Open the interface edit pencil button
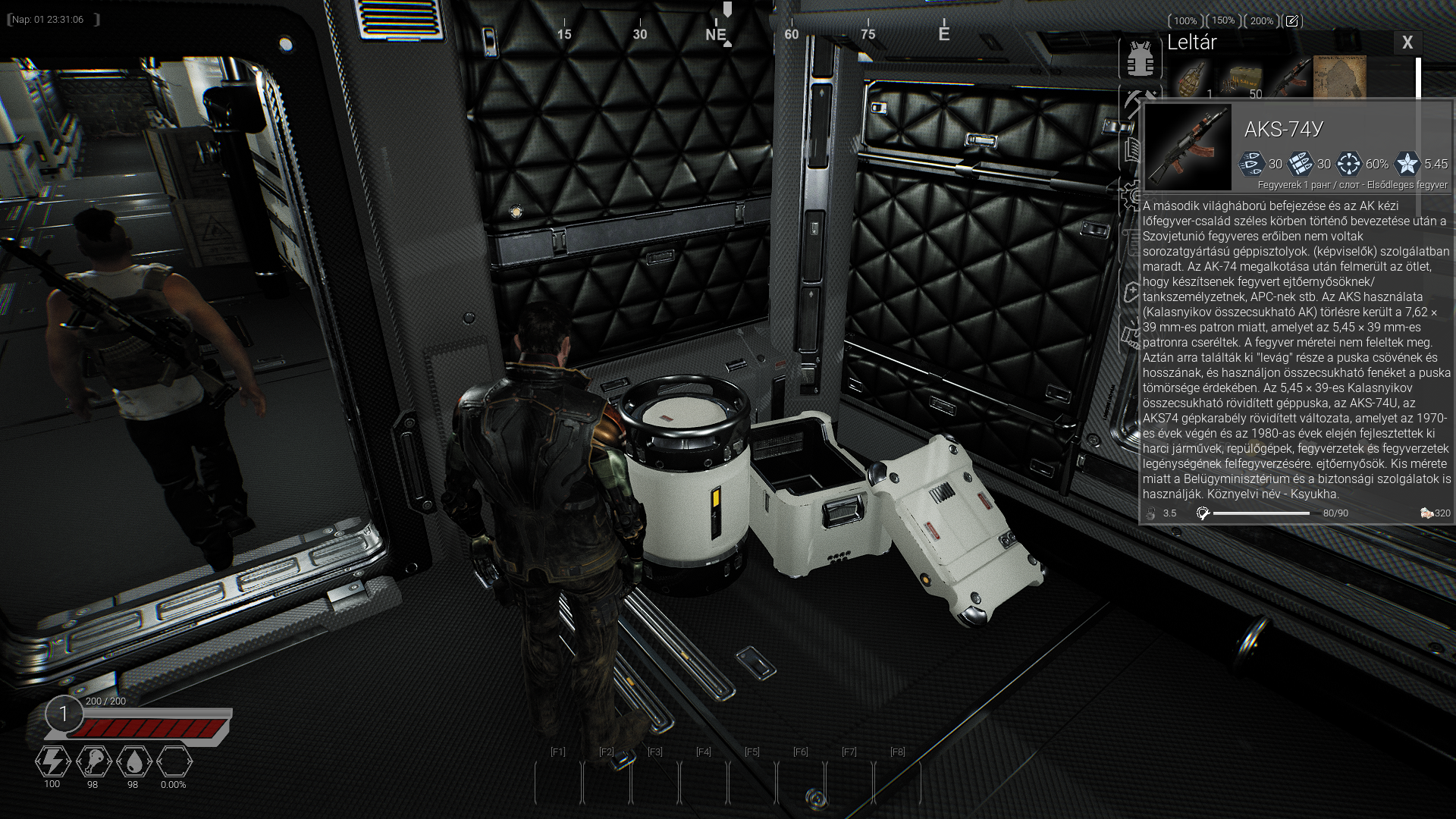Viewport: 1456px width, 819px height. pos(1291,21)
